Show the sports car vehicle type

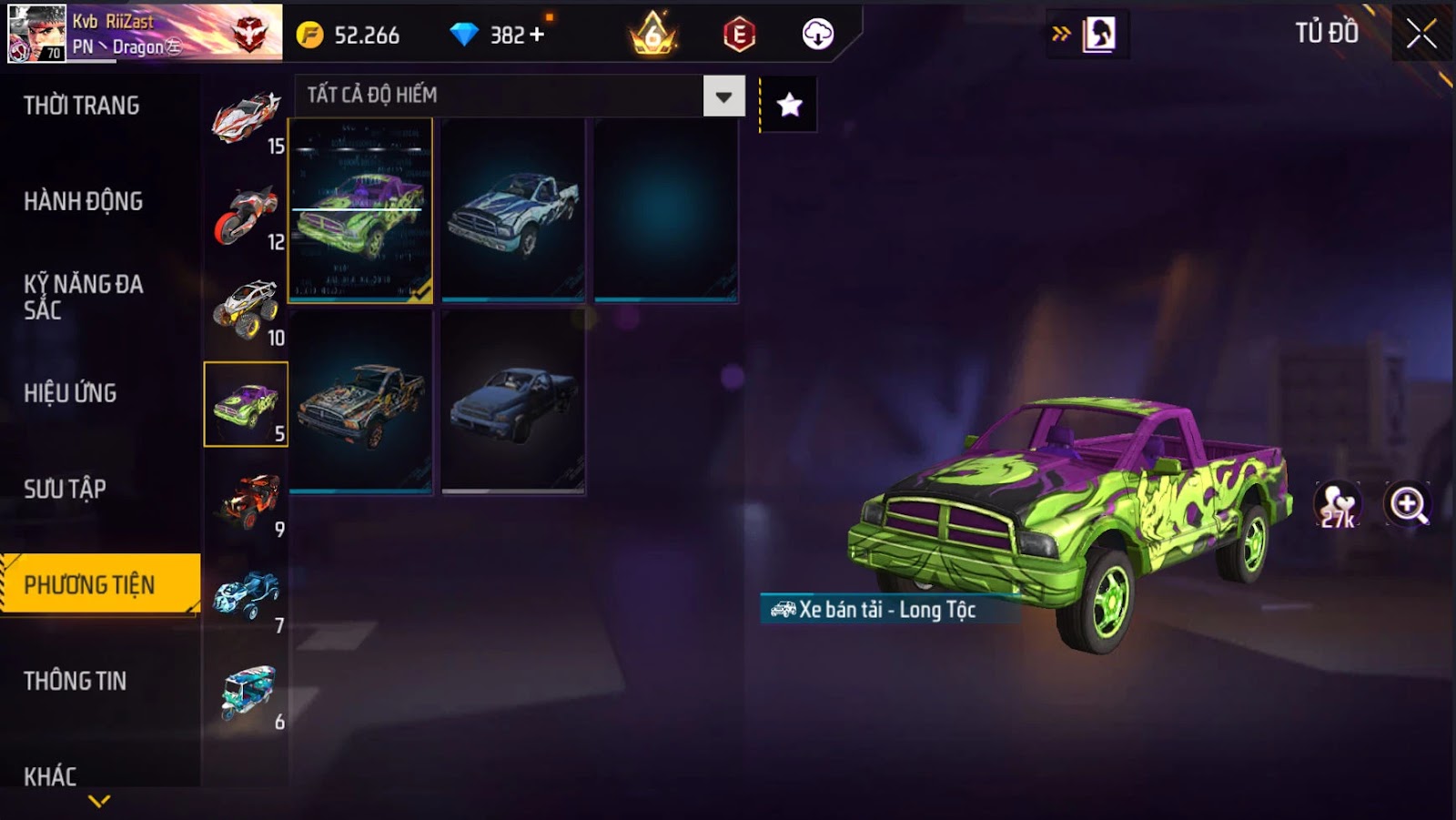tap(246, 118)
